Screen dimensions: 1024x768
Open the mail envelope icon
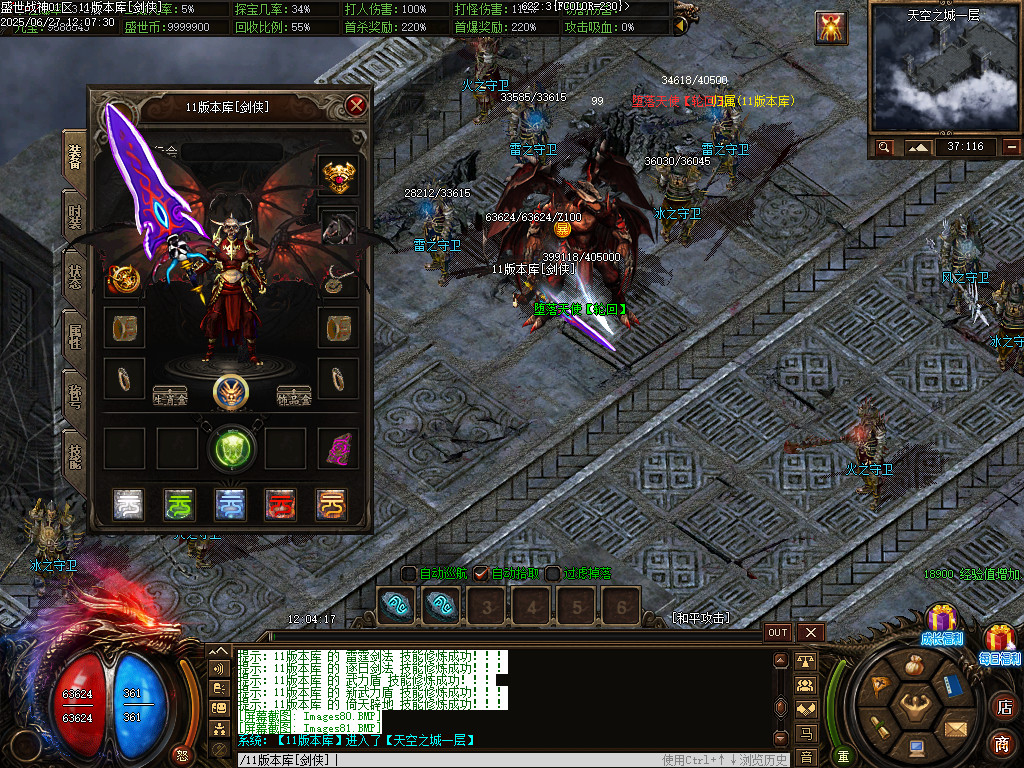coord(956,727)
